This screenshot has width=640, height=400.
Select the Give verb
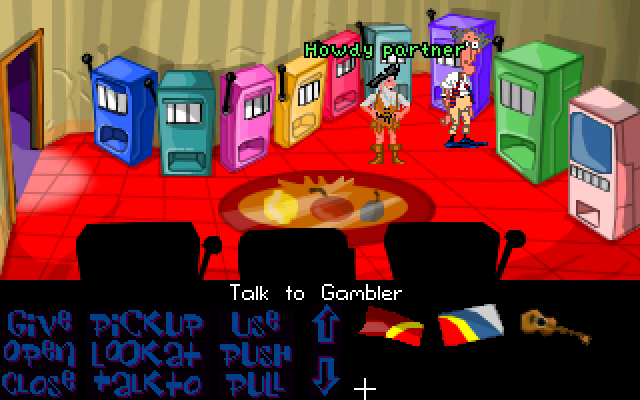click(x=39, y=324)
